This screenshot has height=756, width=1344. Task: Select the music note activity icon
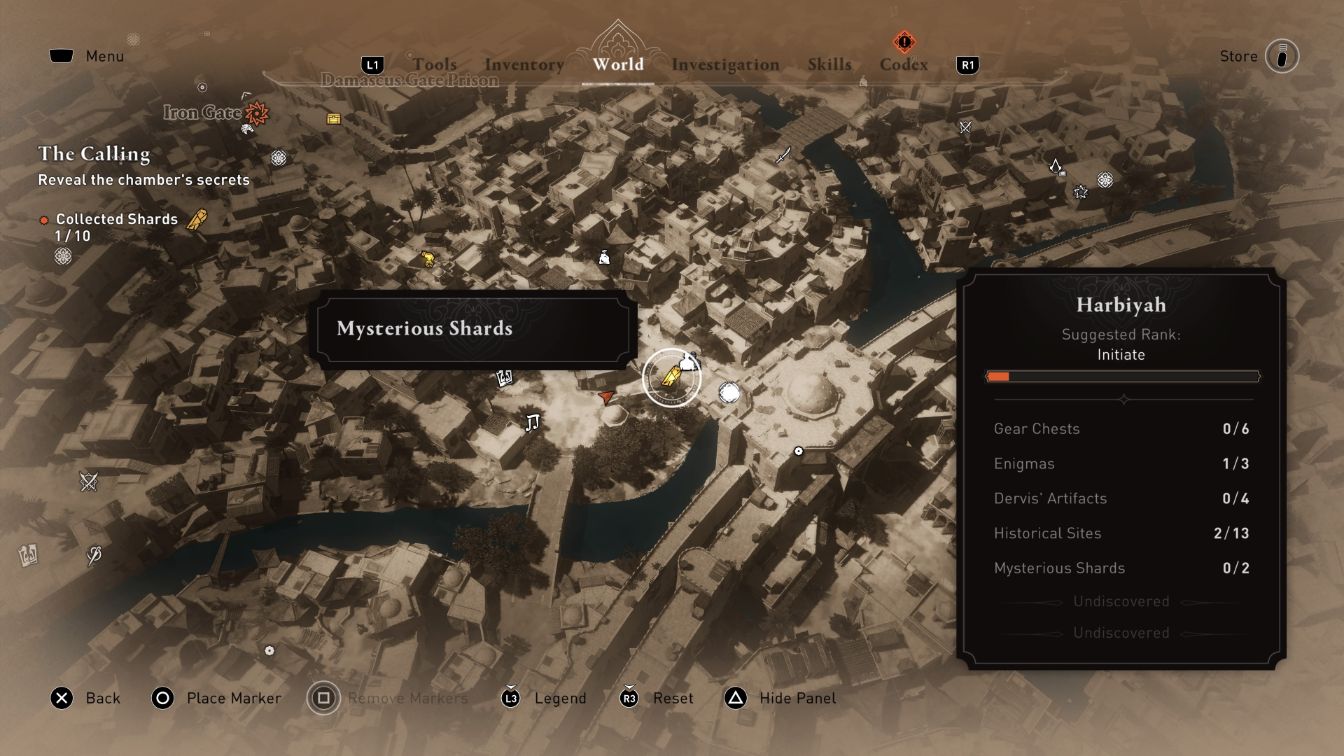tap(533, 420)
